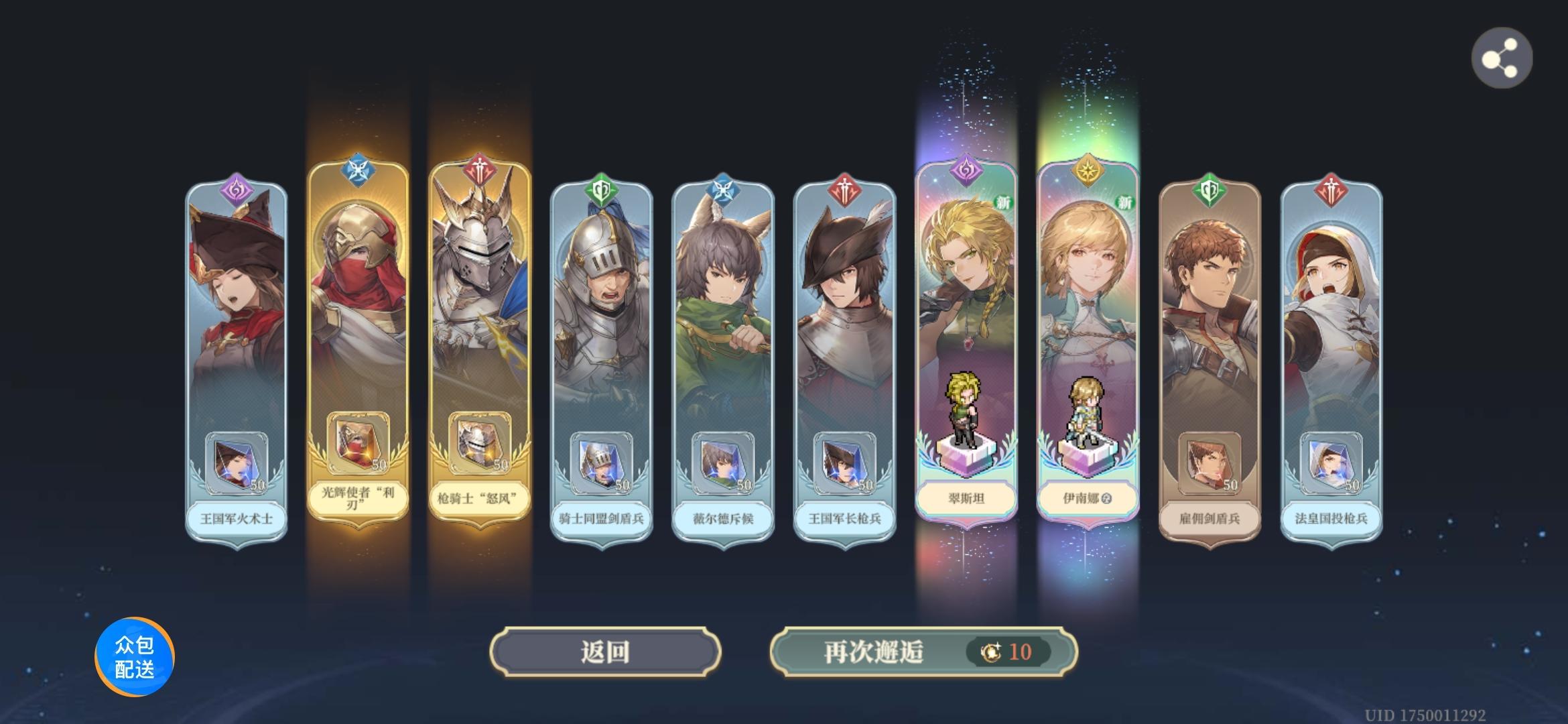Click the share icon in top right corner
The width and height of the screenshot is (1568, 724).
pos(1502,58)
